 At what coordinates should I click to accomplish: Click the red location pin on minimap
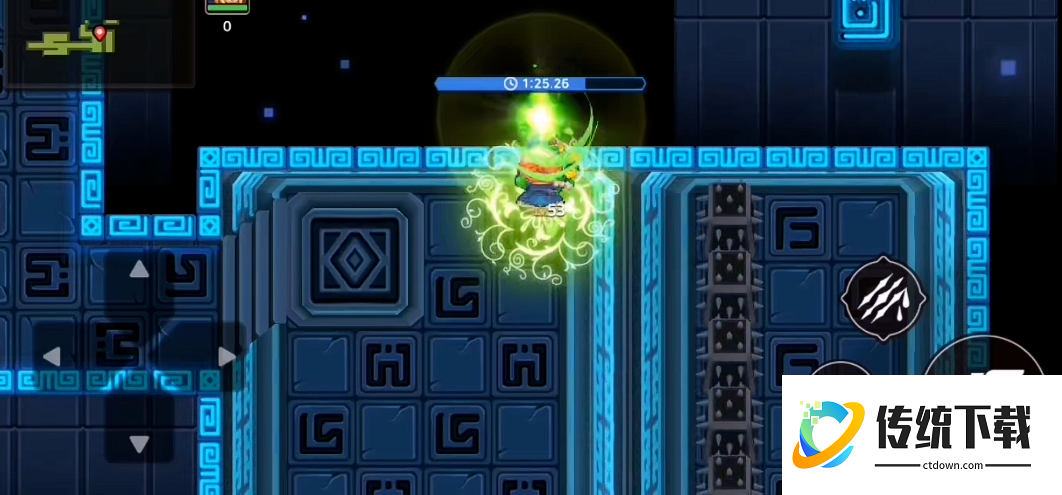tap(100, 33)
